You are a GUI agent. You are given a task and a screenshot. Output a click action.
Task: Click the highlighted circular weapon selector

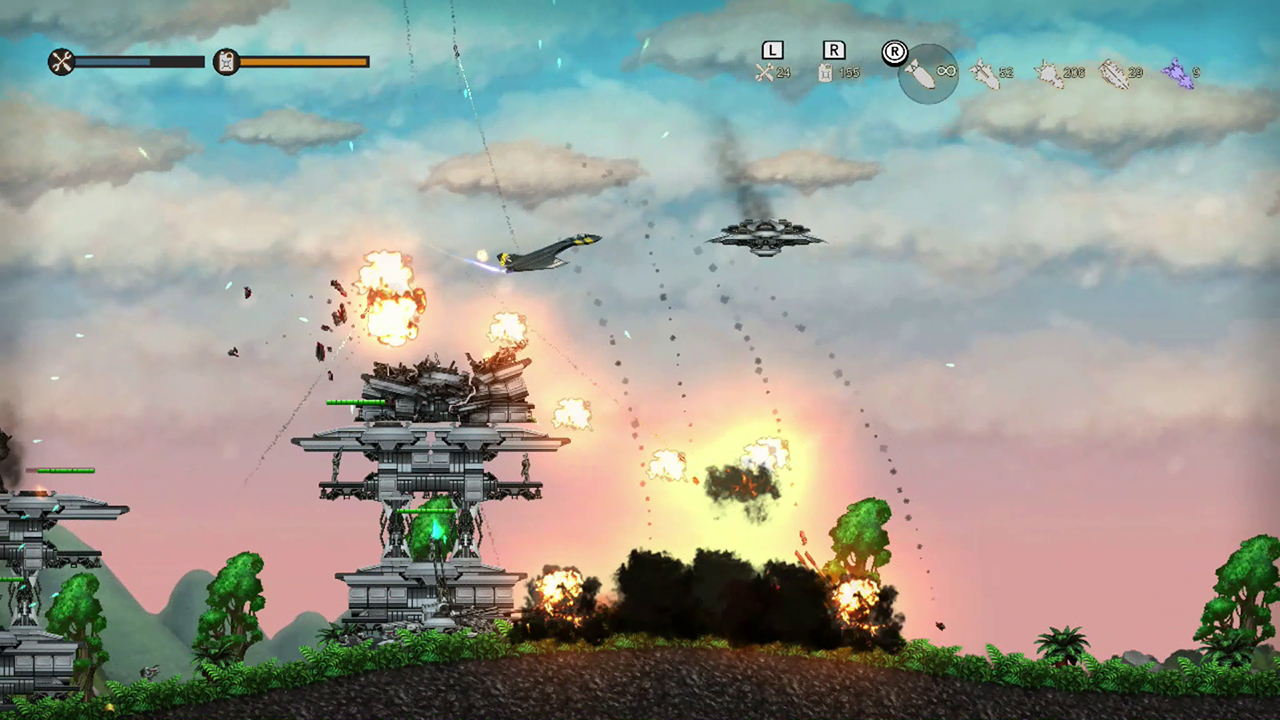click(928, 70)
